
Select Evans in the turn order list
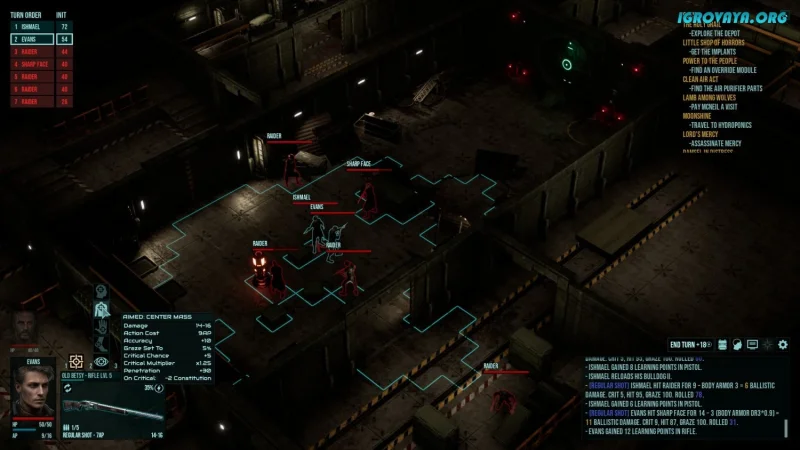[x=28, y=38]
